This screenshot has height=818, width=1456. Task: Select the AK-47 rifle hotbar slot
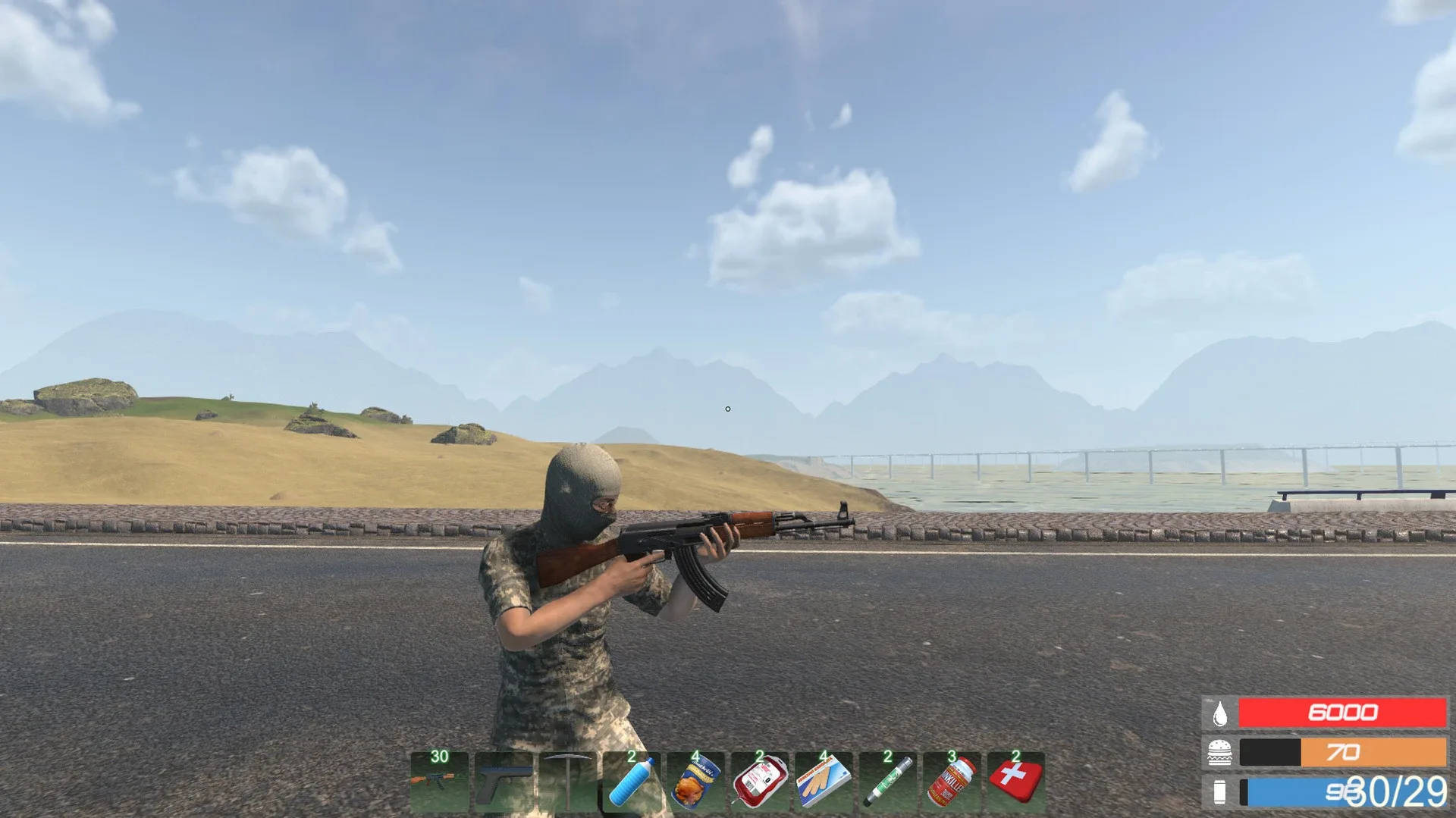click(x=437, y=781)
